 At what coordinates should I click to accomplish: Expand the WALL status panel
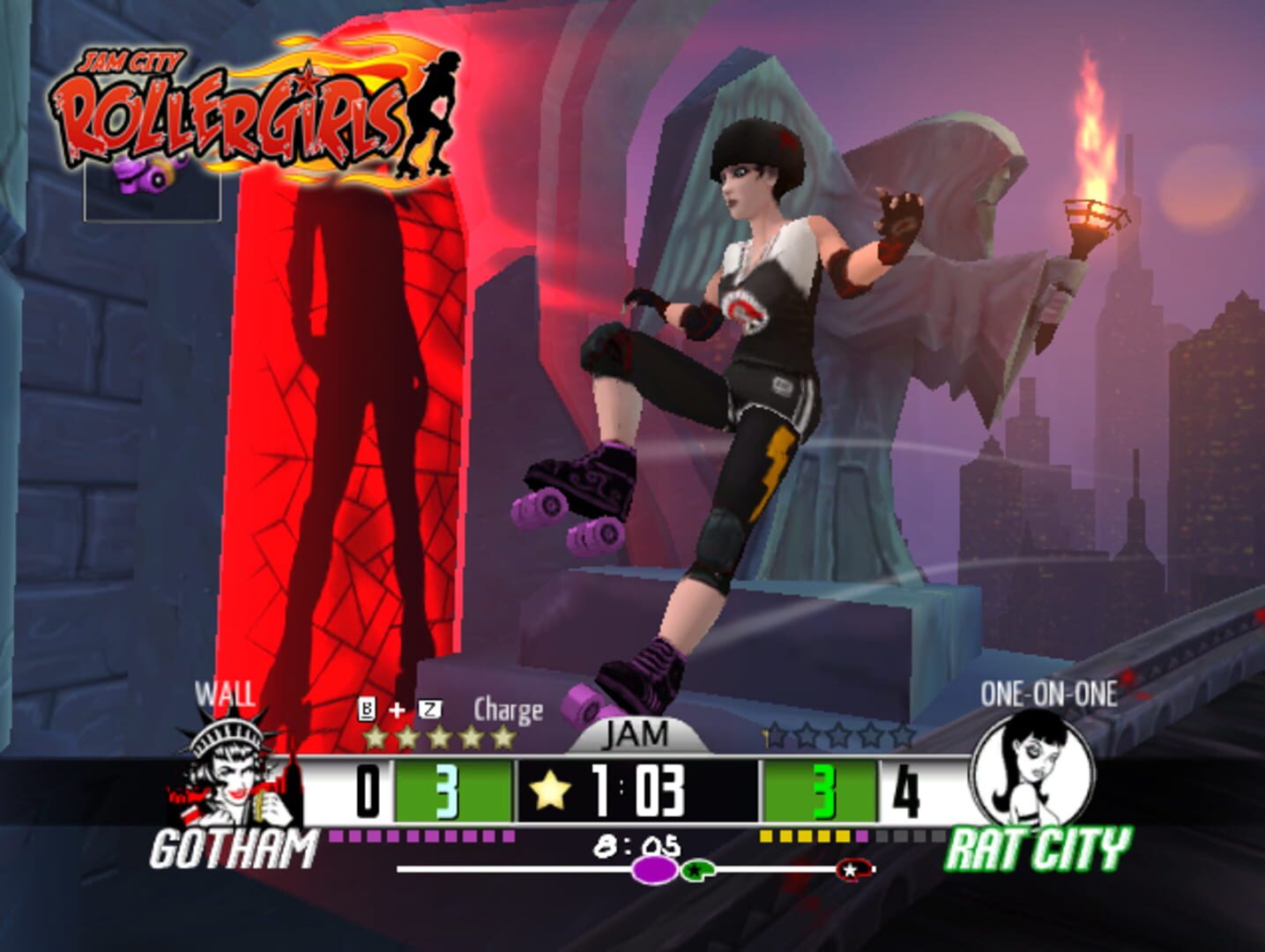pyautogui.click(x=223, y=695)
